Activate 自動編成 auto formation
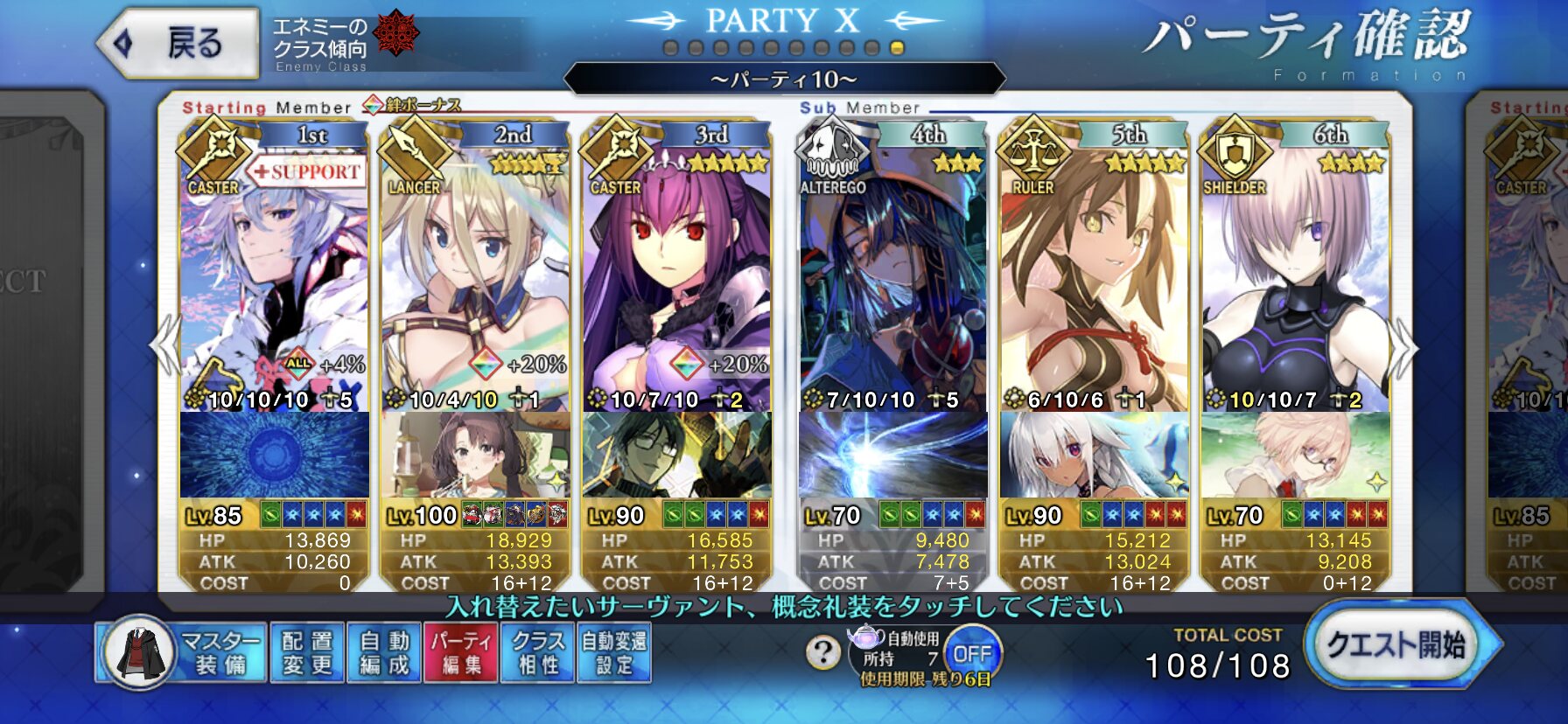 pos(384,653)
